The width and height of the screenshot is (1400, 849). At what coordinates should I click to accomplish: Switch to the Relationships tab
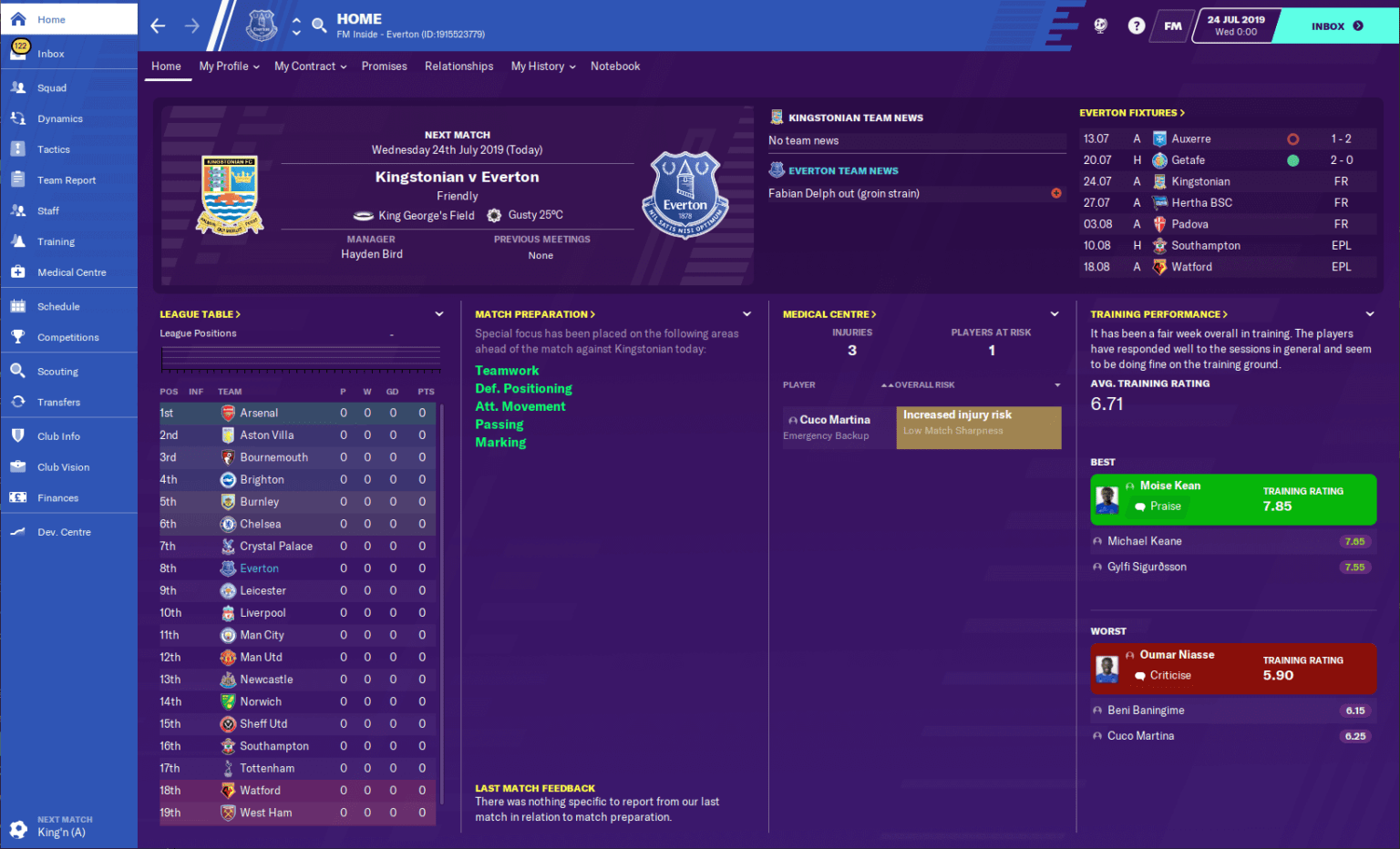tap(458, 66)
